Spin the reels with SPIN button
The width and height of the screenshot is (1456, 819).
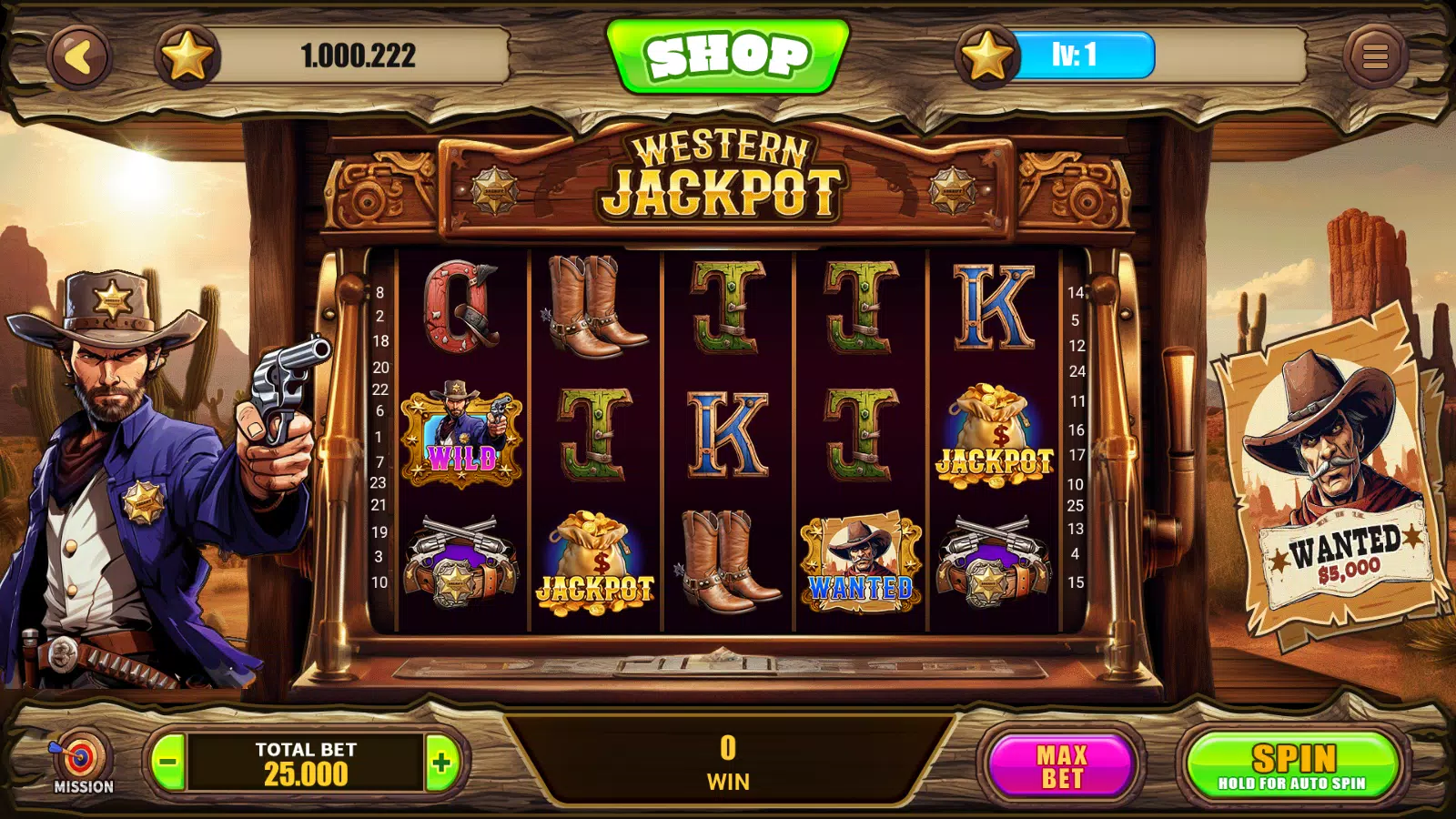click(x=1293, y=766)
